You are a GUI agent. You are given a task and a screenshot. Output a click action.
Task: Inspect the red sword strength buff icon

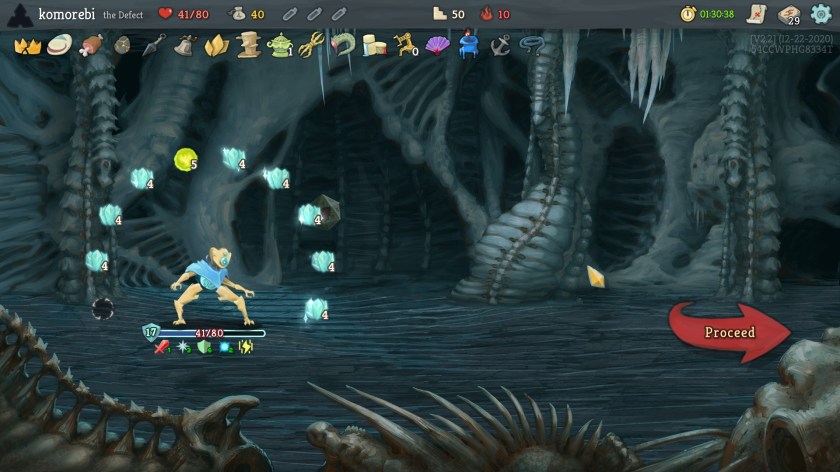click(161, 347)
